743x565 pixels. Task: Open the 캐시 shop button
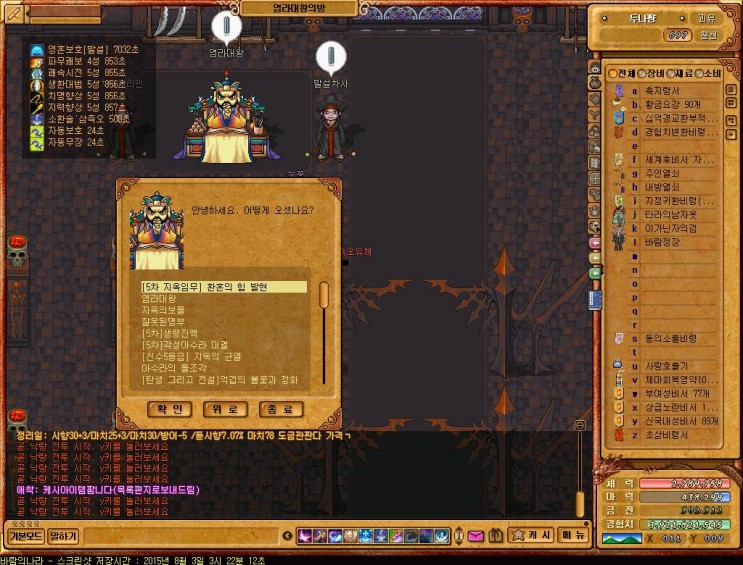pos(539,536)
